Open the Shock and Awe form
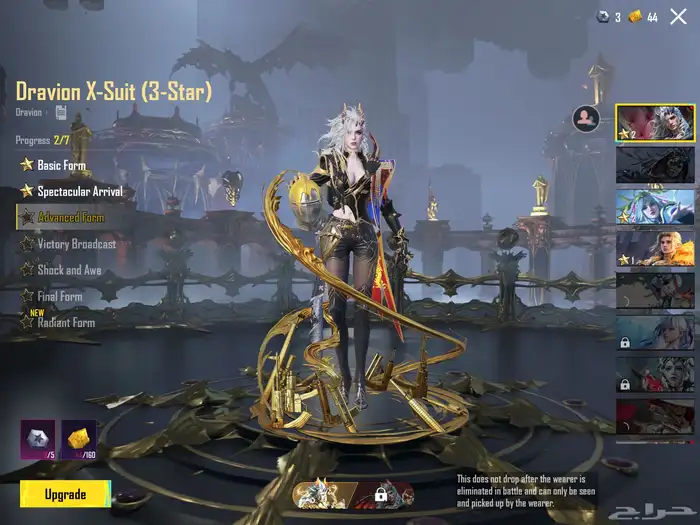Image resolution: width=700 pixels, height=525 pixels. pyautogui.click(x=70, y=270)
